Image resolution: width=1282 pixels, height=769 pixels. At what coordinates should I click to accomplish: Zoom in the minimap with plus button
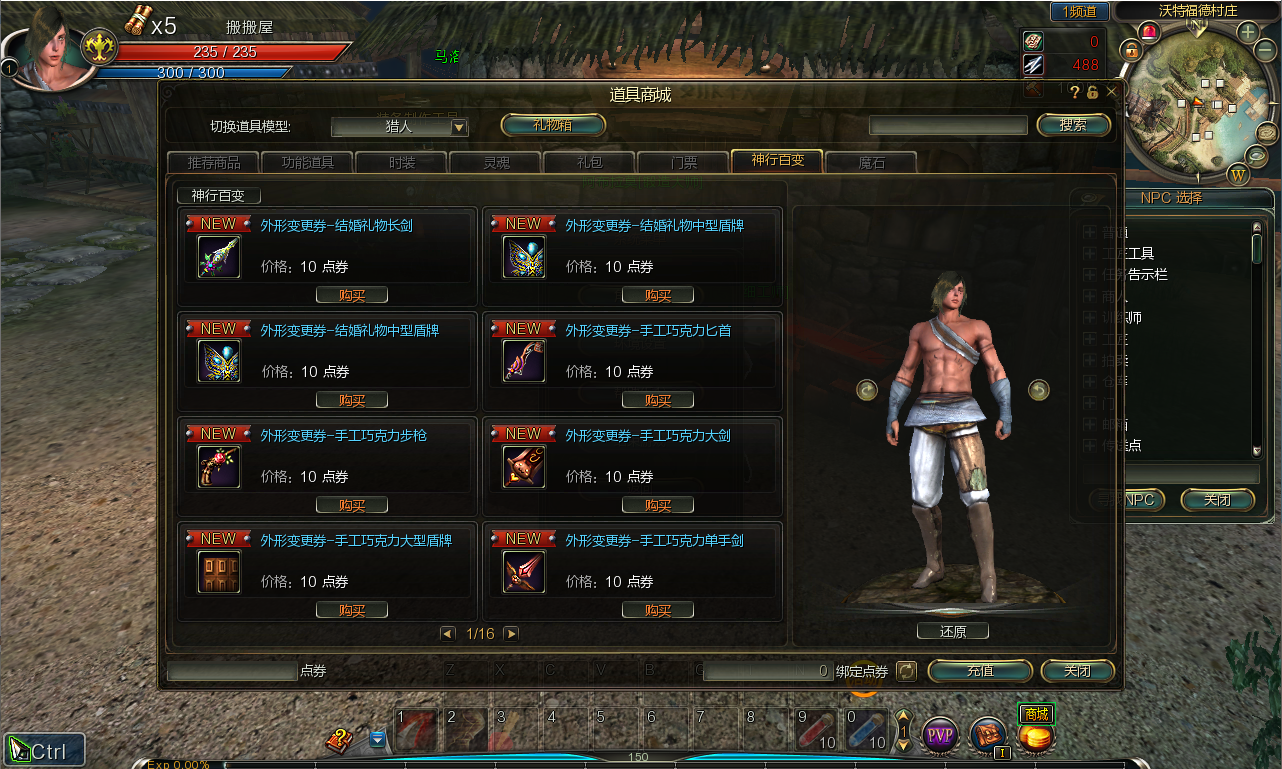pyautogui.click(x=1248, y=31)
